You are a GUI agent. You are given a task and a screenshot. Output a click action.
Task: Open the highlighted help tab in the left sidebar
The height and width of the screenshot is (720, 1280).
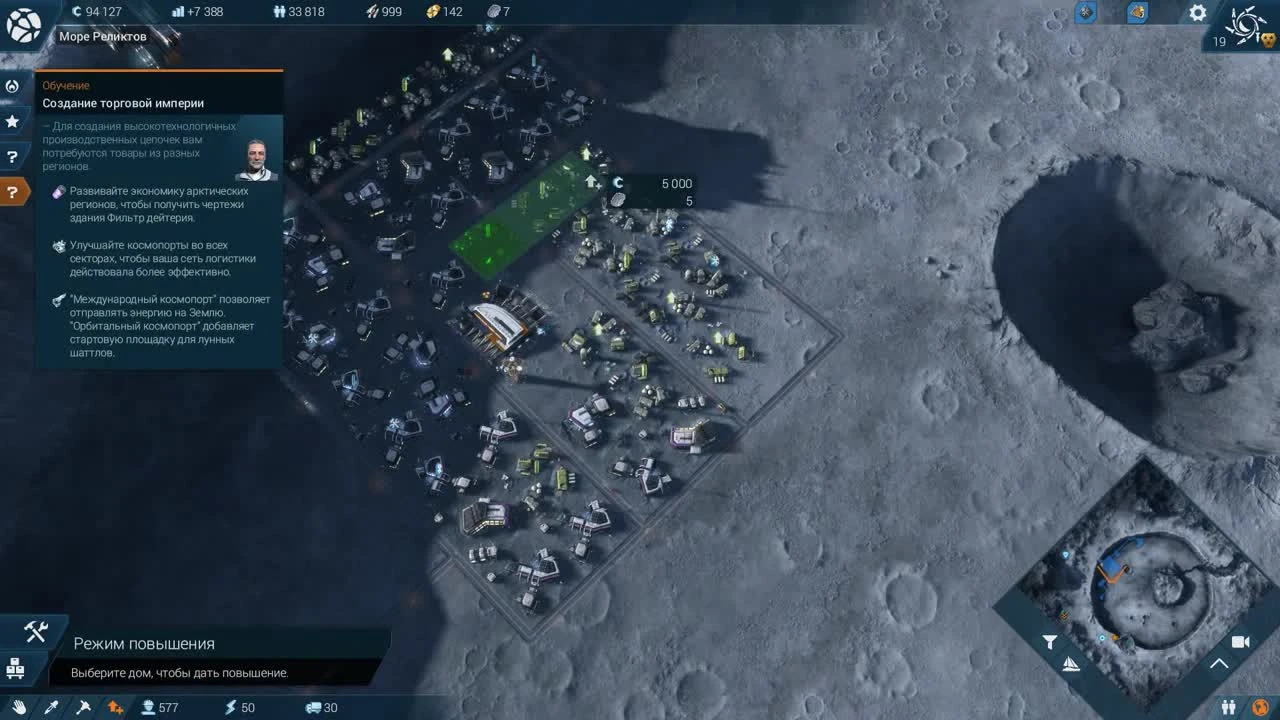[x=12, y=192]
